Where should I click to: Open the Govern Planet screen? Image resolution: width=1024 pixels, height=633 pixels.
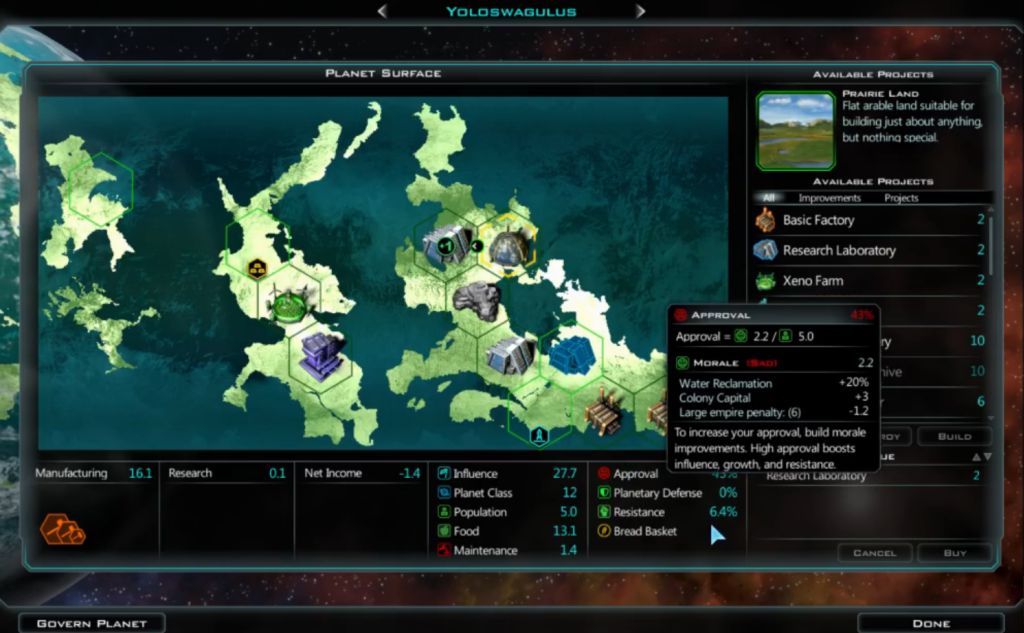pos(91,623)
